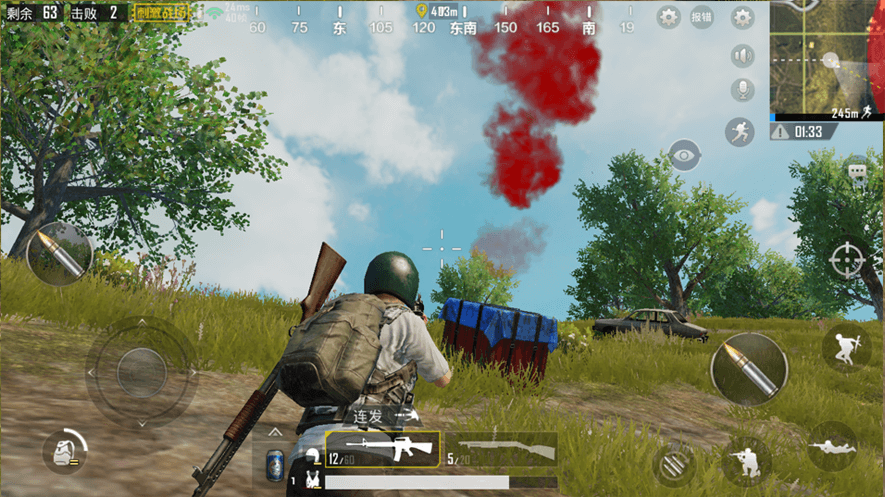Activate the auto-sprint running man icon
The width and height of the screenshot is (885, 497).
point(739,131)
